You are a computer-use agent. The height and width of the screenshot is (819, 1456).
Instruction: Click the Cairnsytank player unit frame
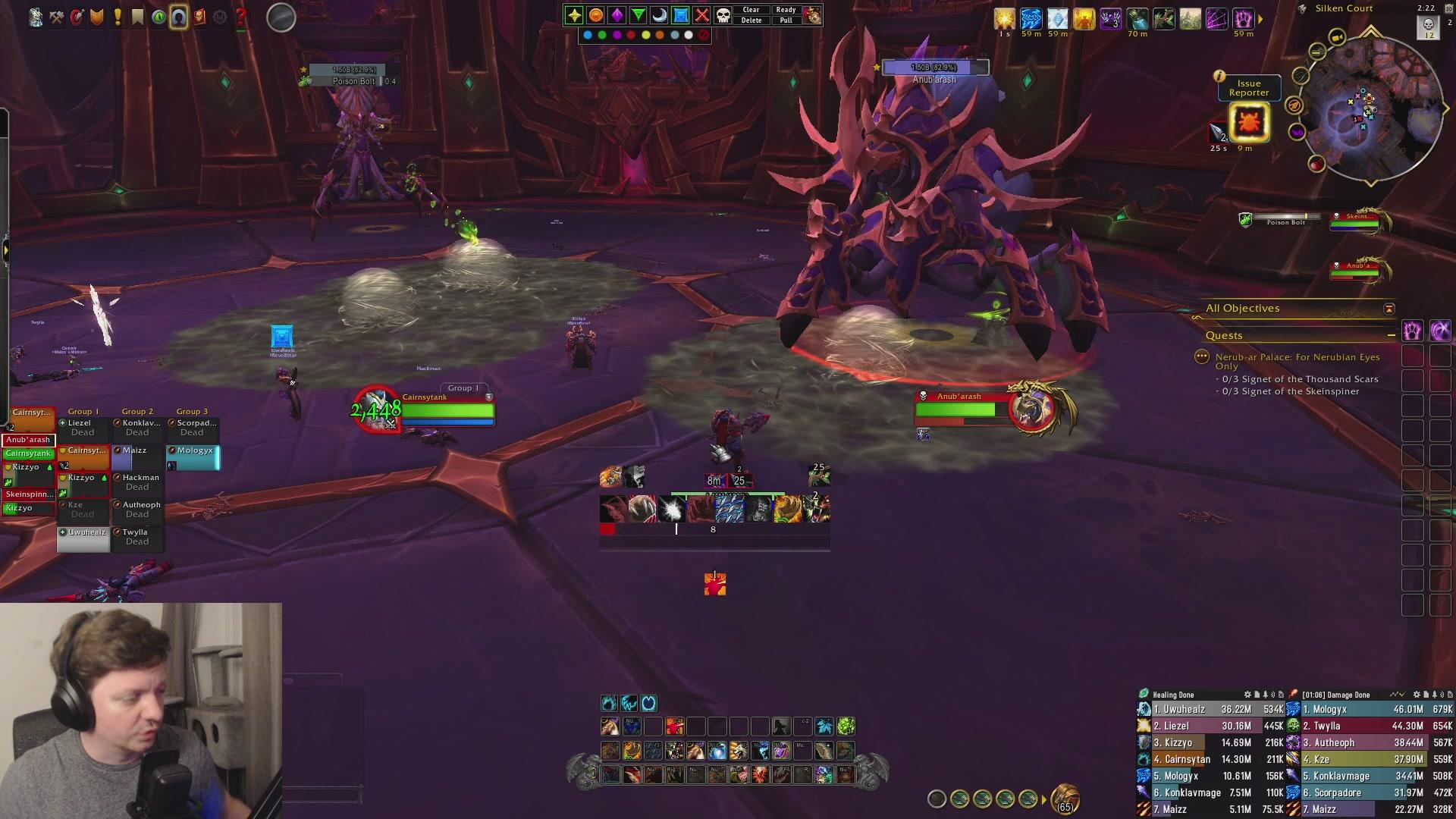tap(447, 411)
